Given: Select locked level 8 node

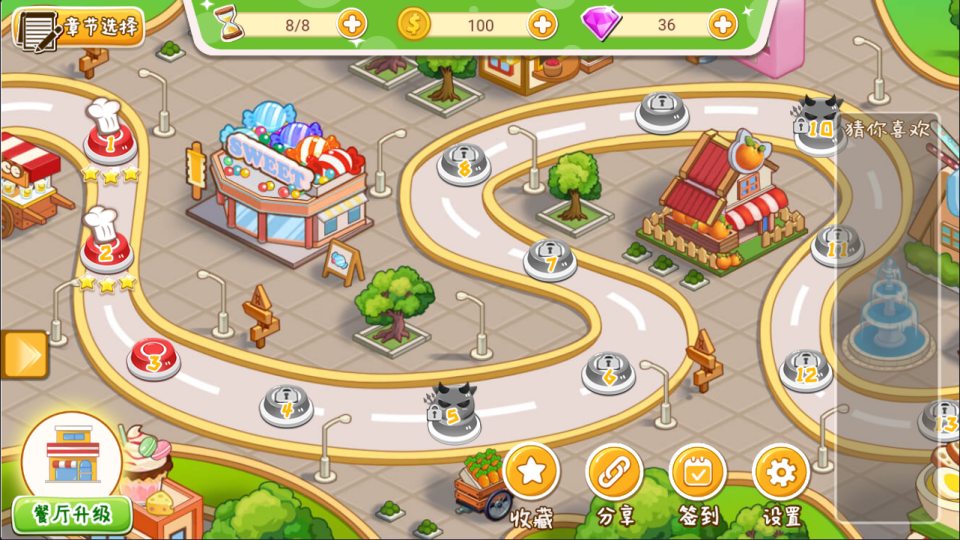Looking at the screenshot, I should tap(464, 163).
